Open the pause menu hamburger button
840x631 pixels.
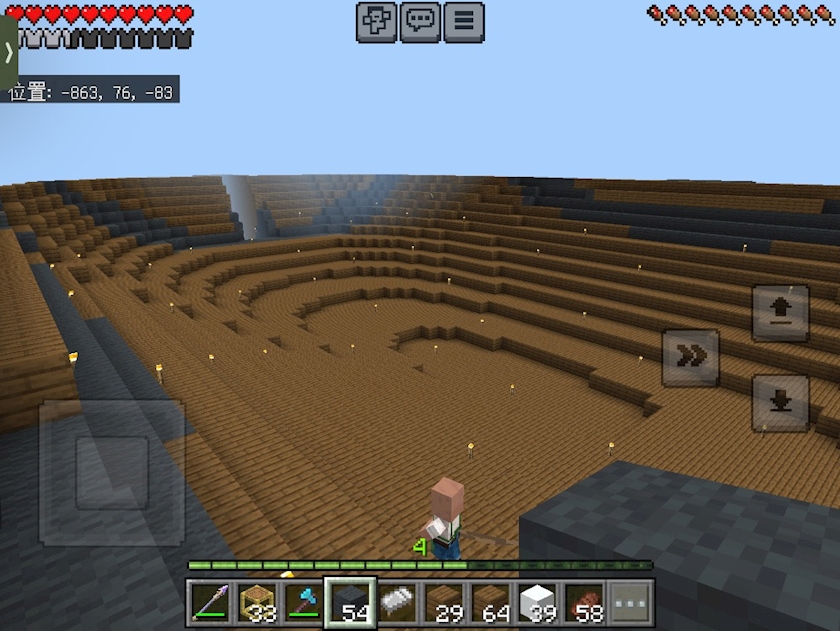point(464,22)
